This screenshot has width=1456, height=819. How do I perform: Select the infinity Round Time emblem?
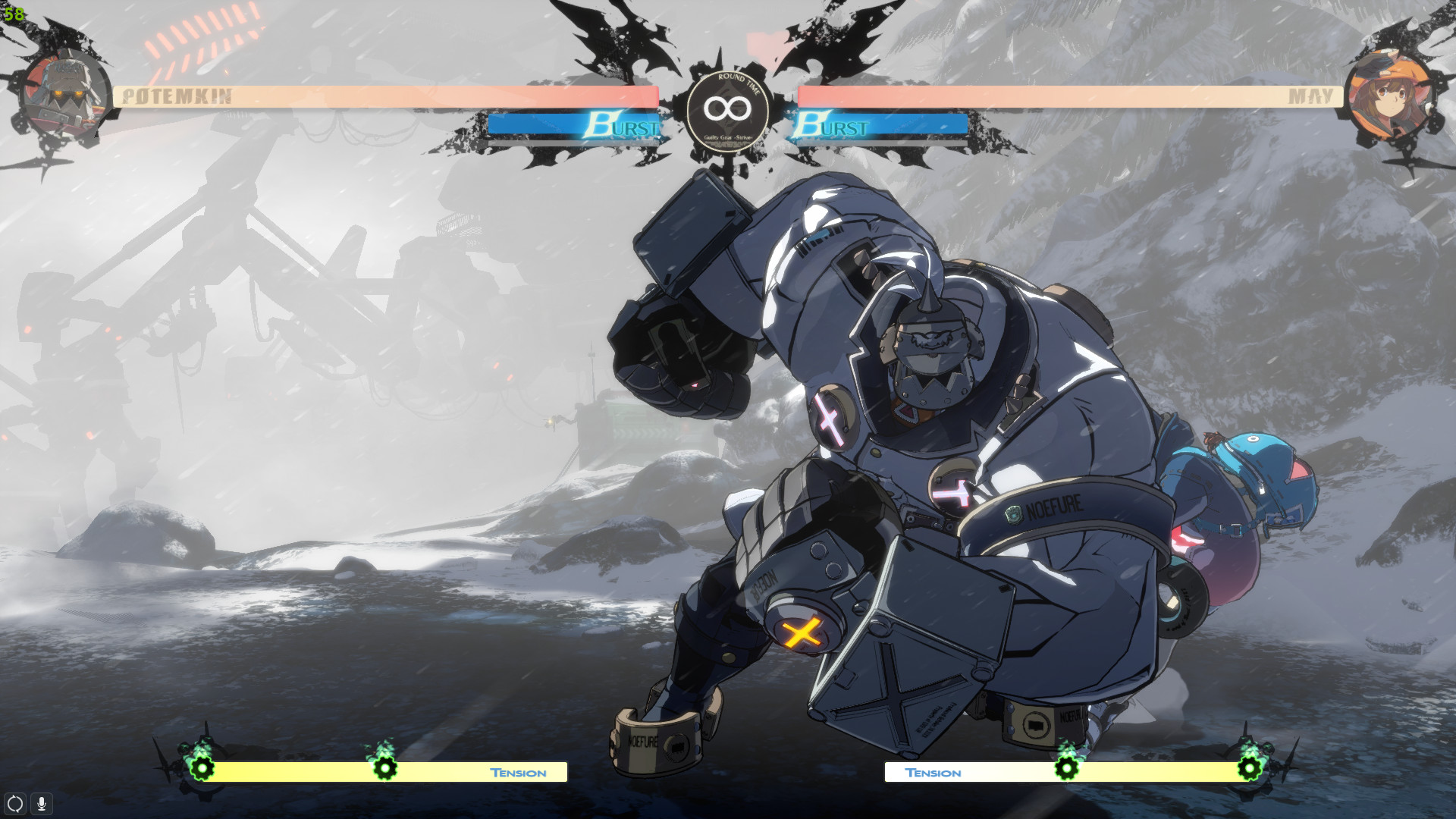pyautogui.click(x=726, y=108)
